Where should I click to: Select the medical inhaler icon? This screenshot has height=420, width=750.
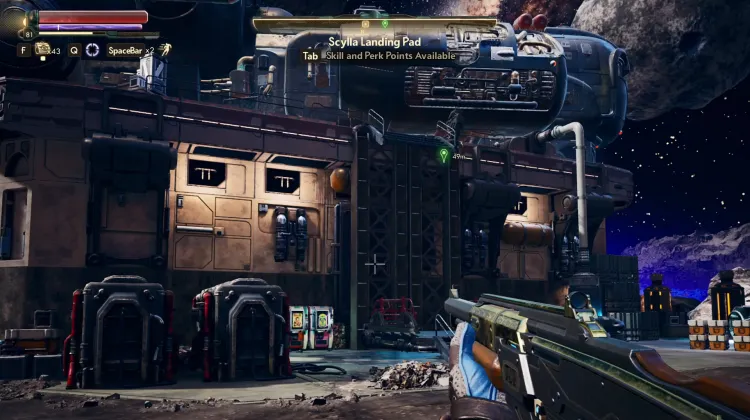click(x=43, y=48)
